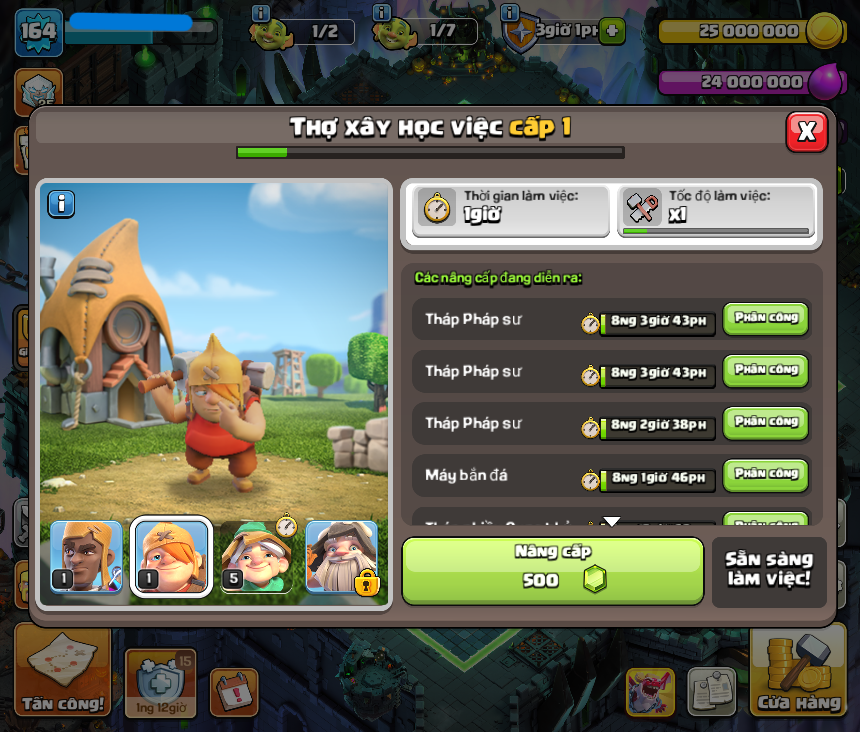
Task: Close the Thợ xây học việc window
Action: pyautogui.click(x=806, y=131)
